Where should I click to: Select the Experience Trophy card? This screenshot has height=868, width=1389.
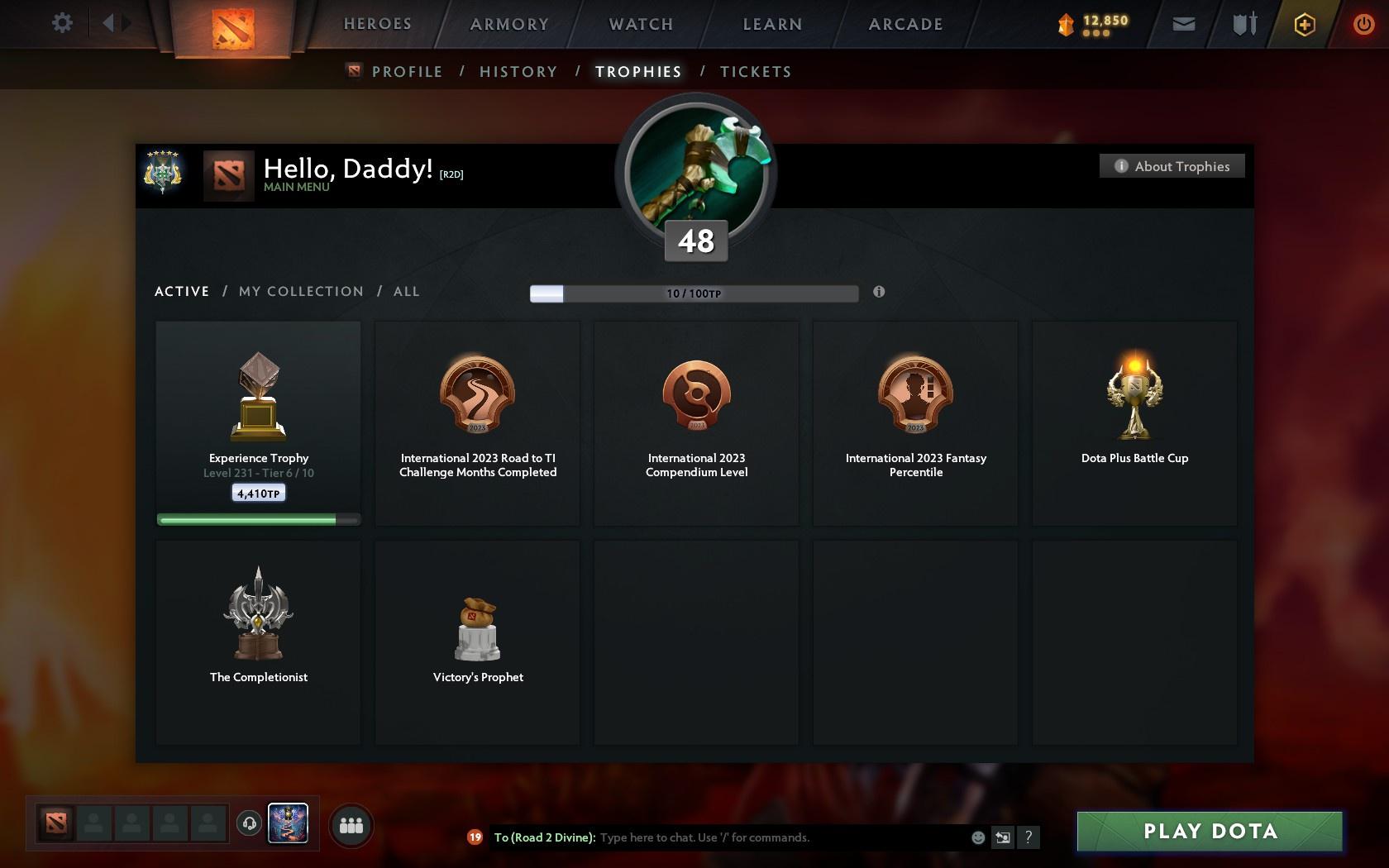click(x=258, y=422)
